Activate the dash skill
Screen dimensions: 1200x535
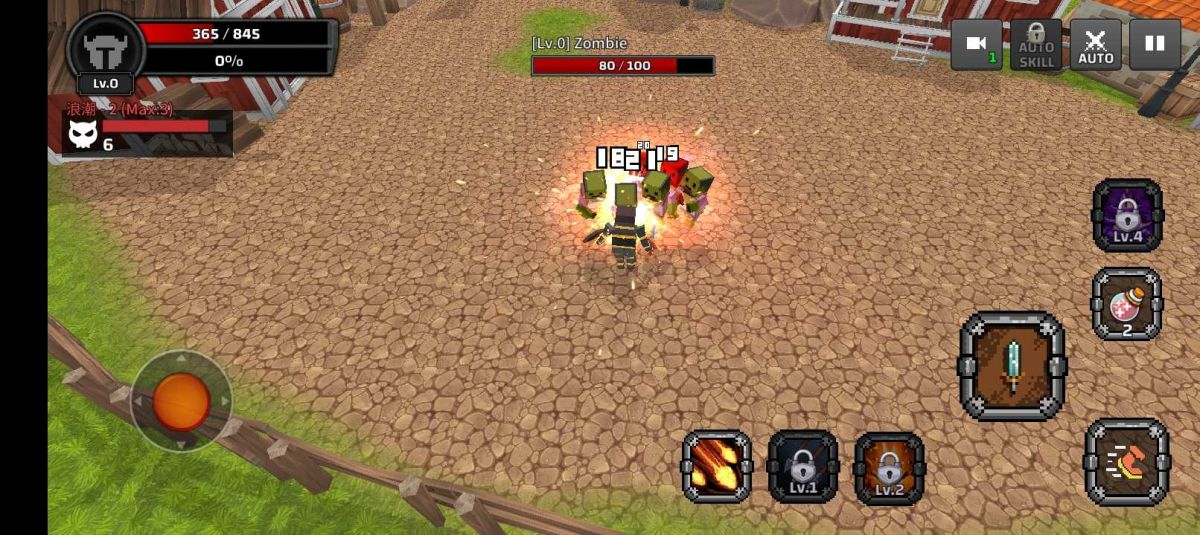1127,461
